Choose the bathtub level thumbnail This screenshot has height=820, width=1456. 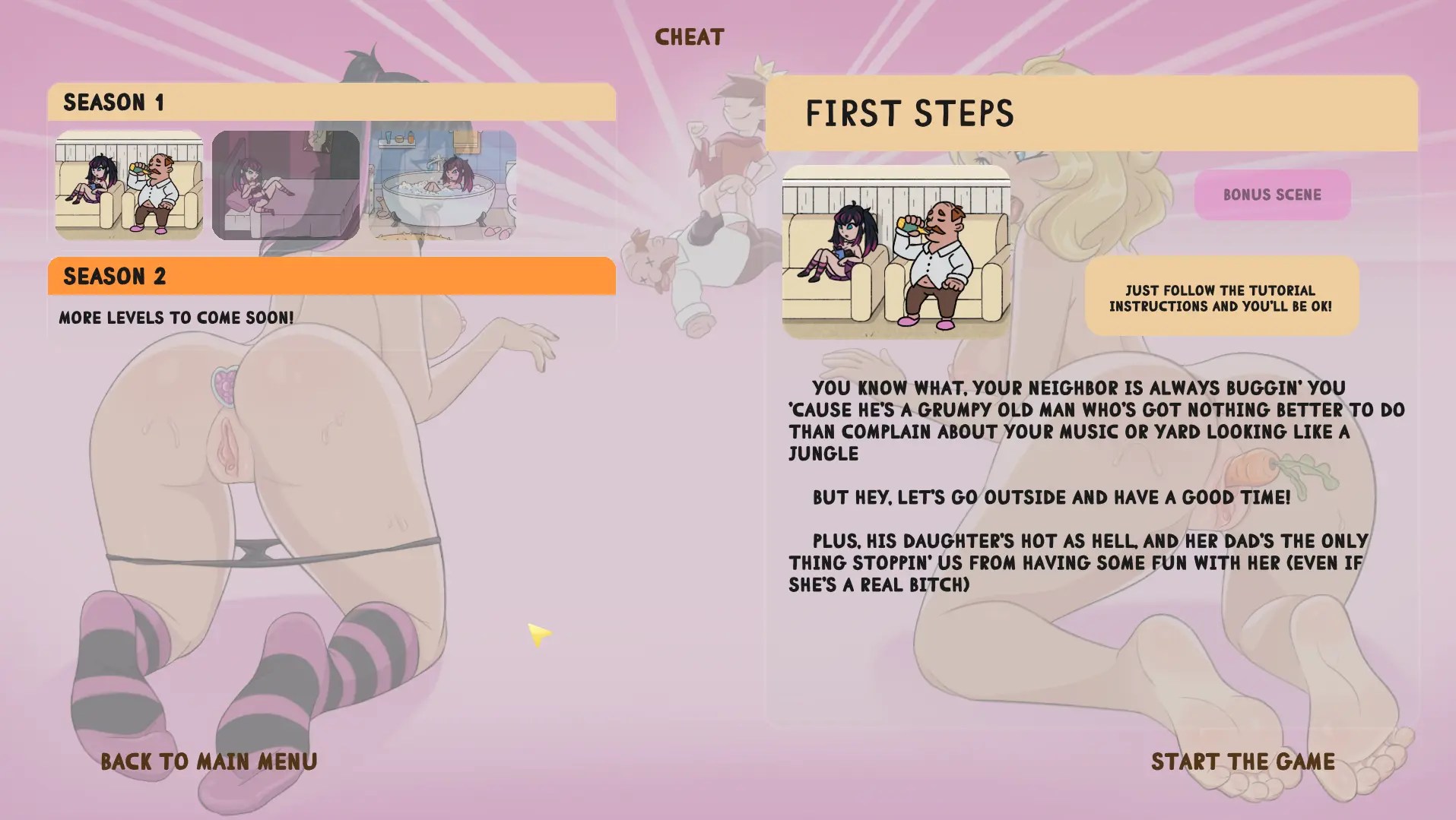click(443, 185)
